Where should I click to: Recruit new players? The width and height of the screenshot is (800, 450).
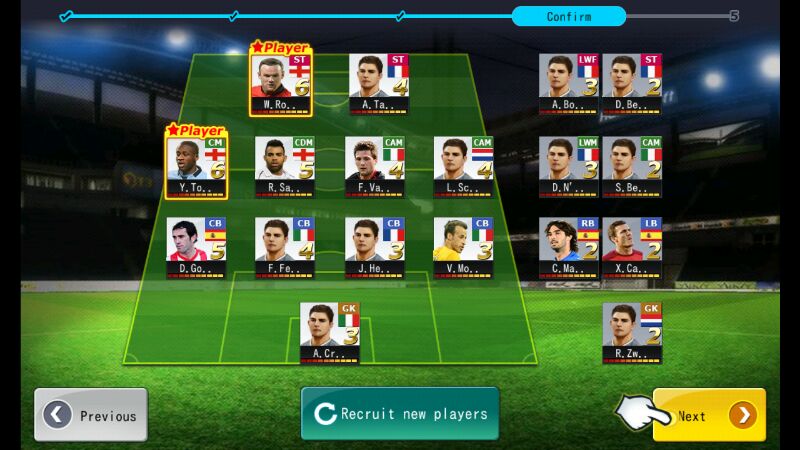[400, 414]
